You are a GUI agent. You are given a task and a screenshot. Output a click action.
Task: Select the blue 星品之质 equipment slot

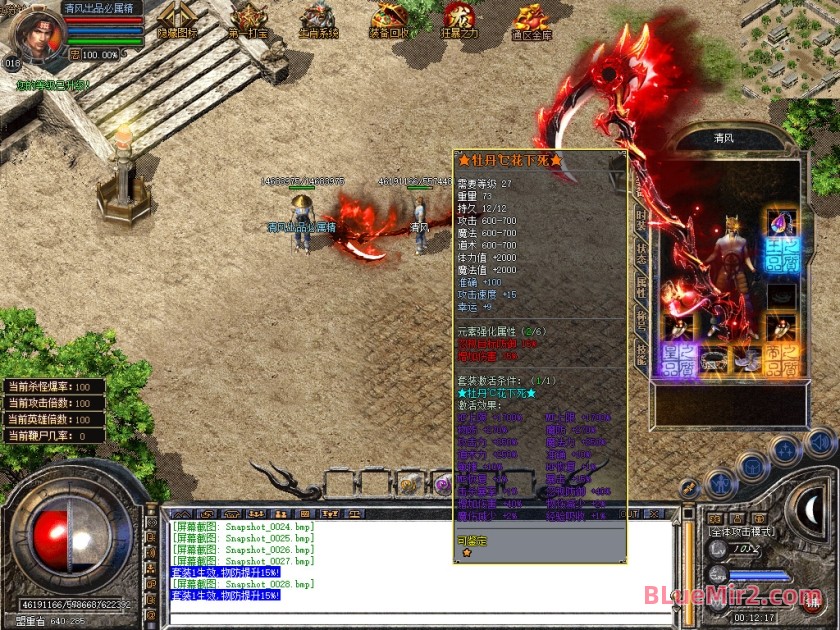point(780,255)
